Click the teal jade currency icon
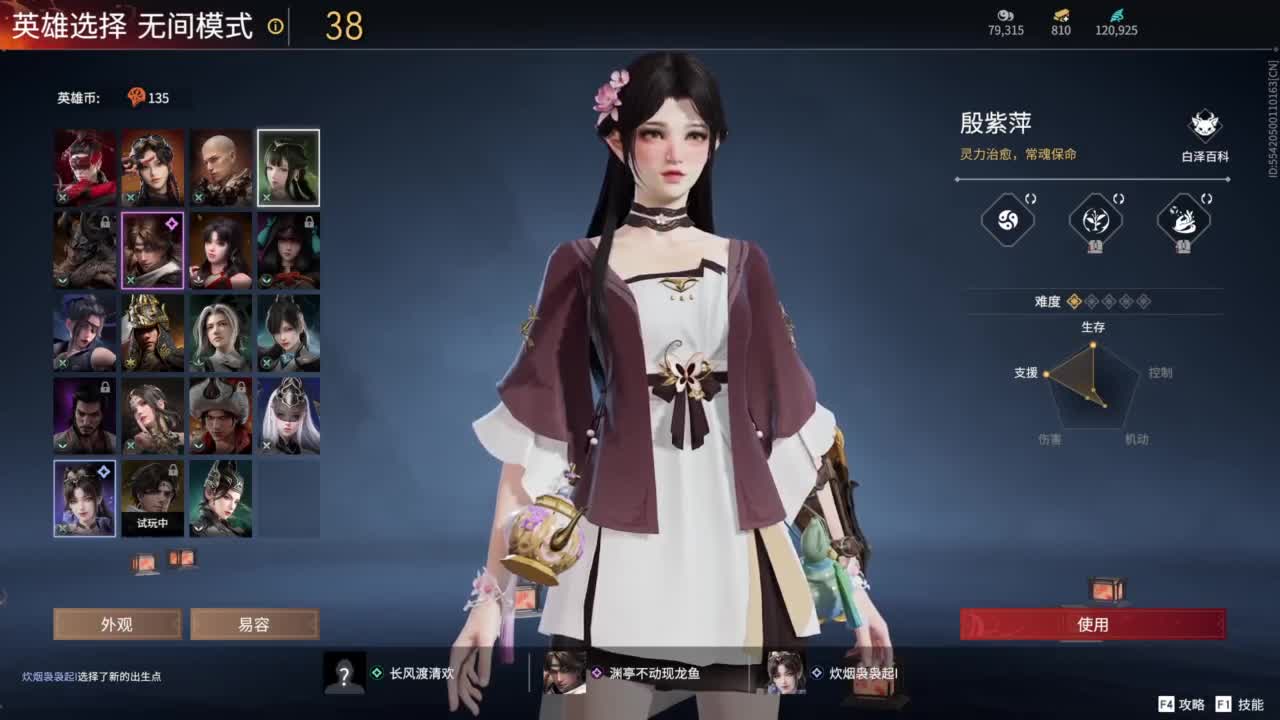The height and width of the screenshot is (720, 1280). pos(1123,16)
